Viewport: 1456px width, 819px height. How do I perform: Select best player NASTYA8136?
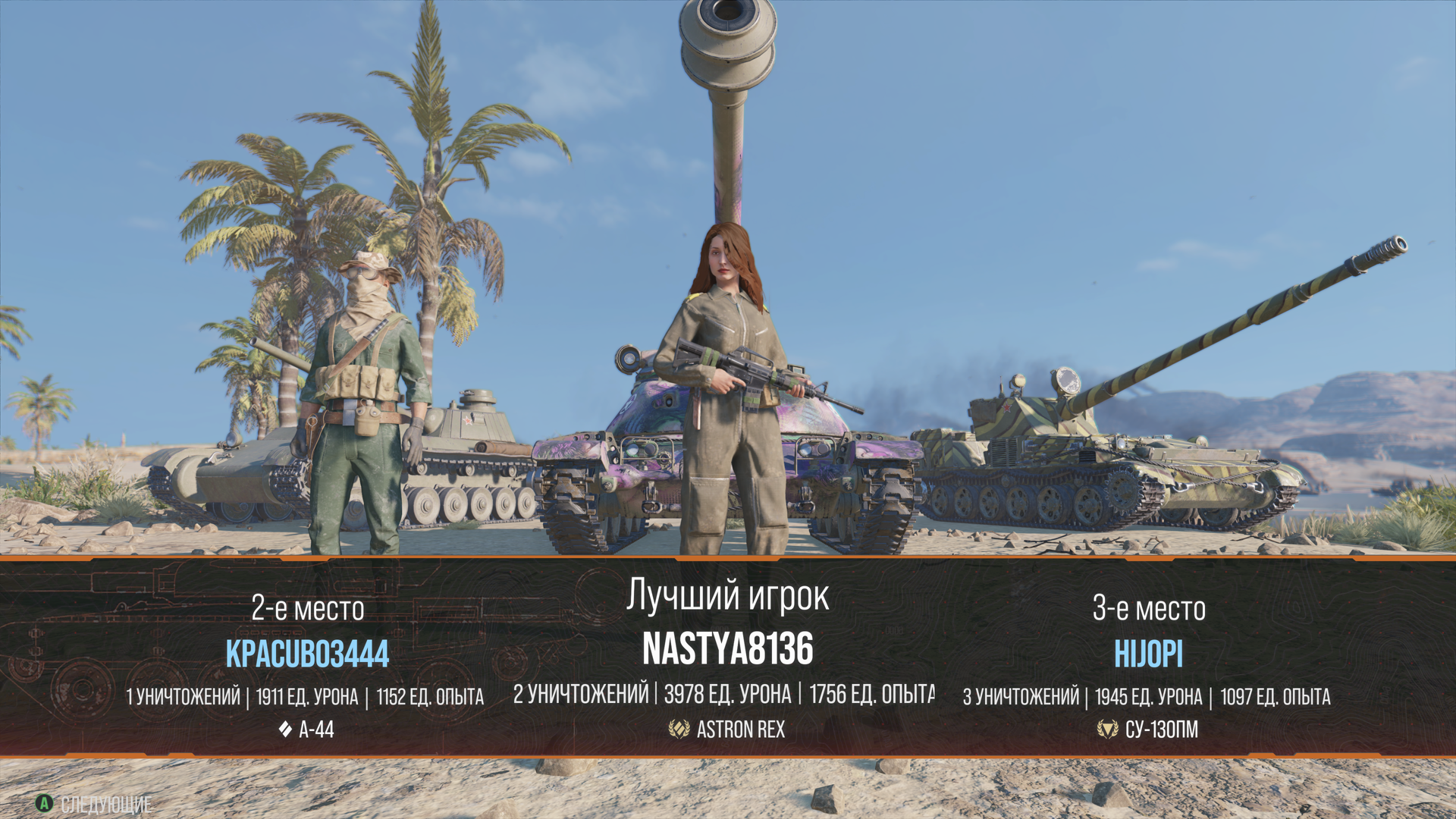point(727,649)
